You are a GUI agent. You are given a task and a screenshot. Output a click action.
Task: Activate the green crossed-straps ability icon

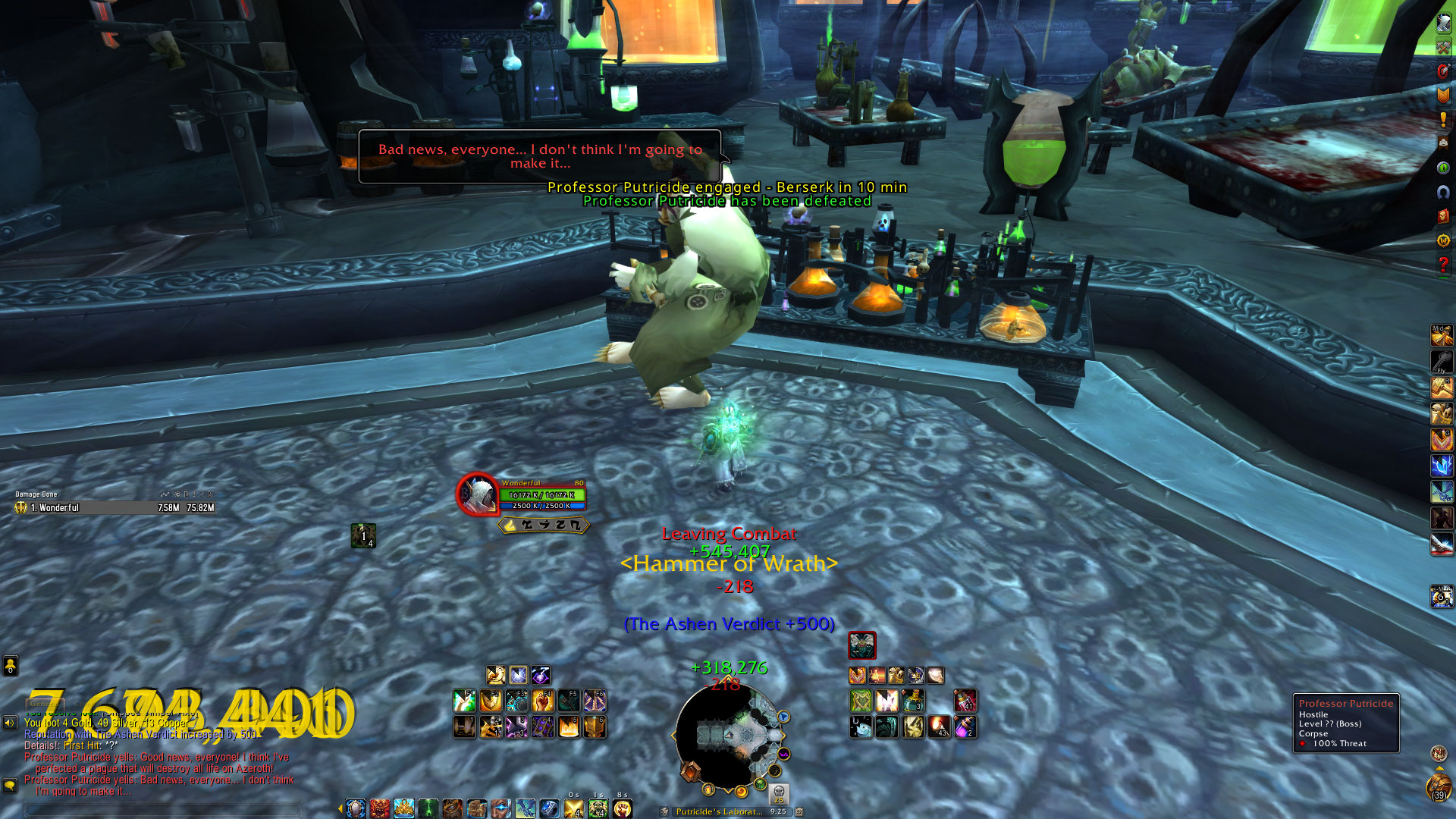861,700
